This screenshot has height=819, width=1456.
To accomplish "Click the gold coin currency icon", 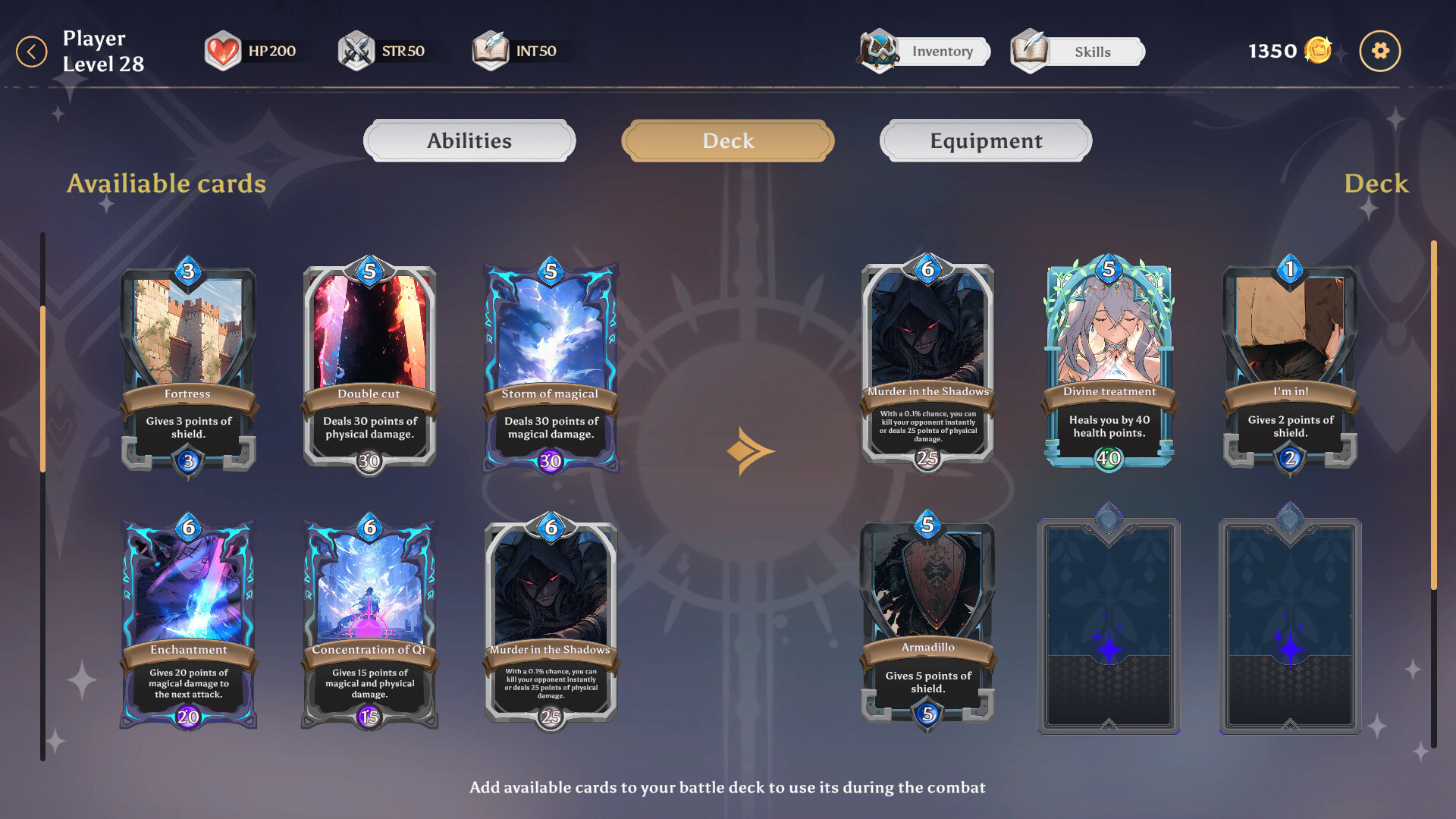I will click(x=1318, y=50).
